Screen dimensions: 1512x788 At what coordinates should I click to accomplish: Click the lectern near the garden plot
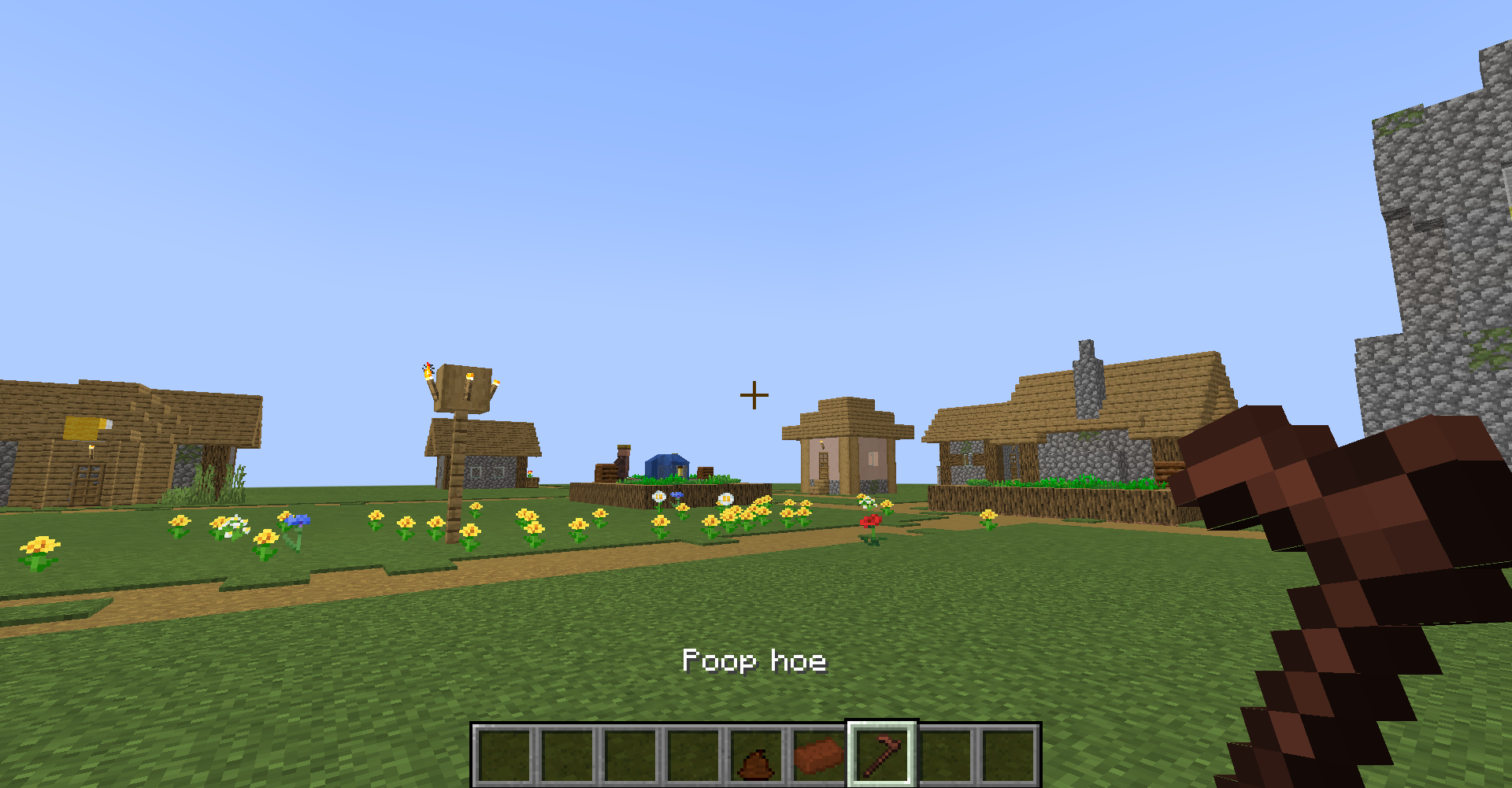[608, 472]
